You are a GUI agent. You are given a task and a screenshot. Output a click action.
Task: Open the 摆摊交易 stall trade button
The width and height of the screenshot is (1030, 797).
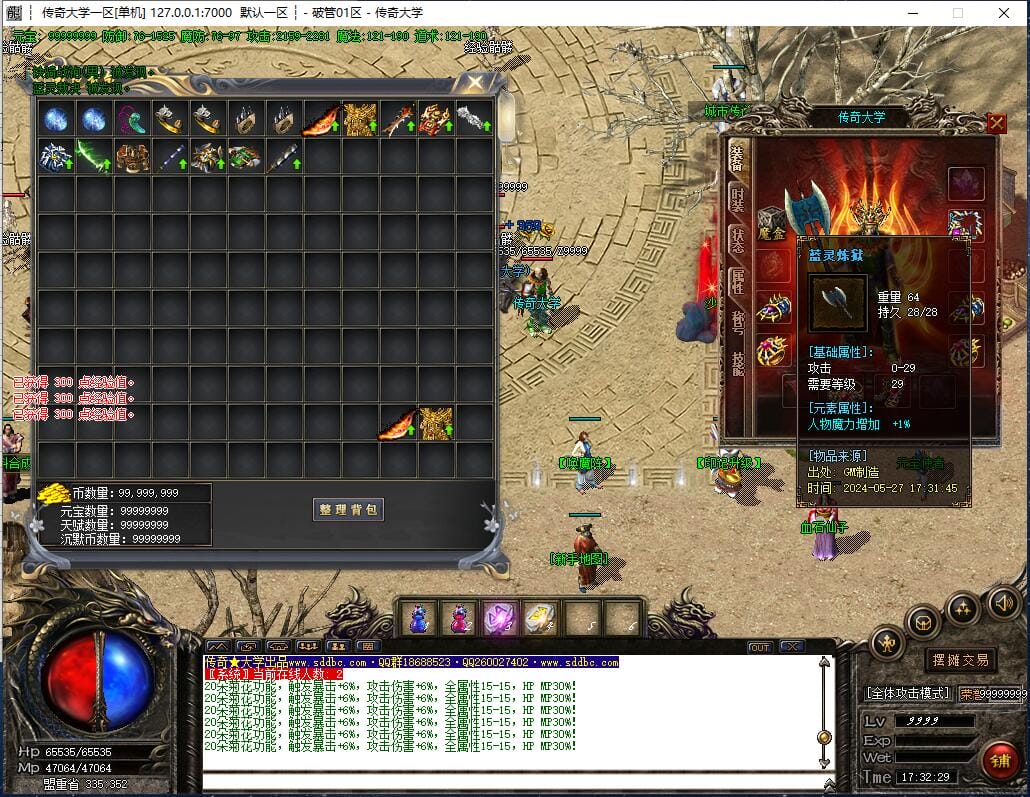tap(960, 660)
